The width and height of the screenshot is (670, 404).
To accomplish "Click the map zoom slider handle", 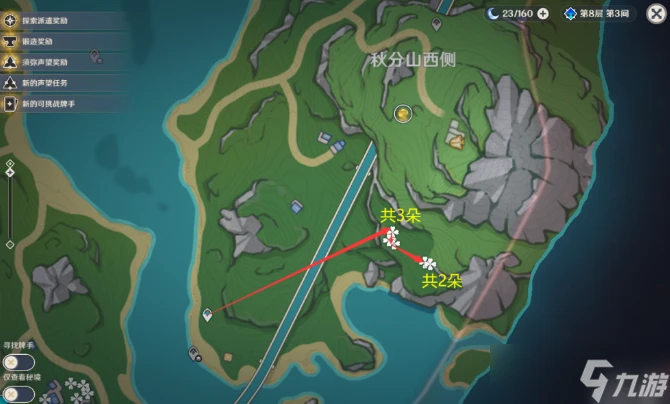I will point(10,173).
